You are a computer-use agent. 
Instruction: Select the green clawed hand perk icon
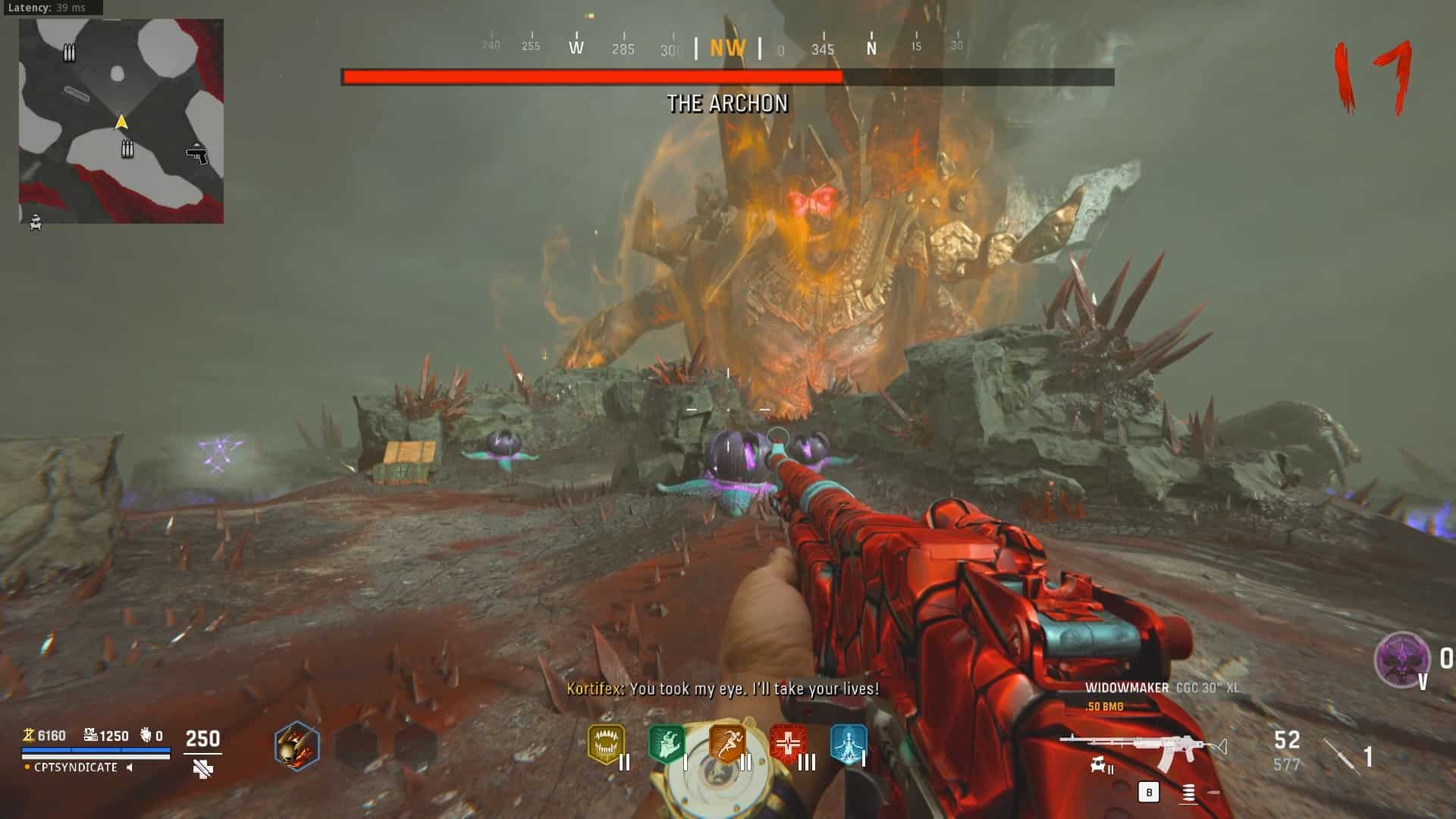[x=666, y=744]
